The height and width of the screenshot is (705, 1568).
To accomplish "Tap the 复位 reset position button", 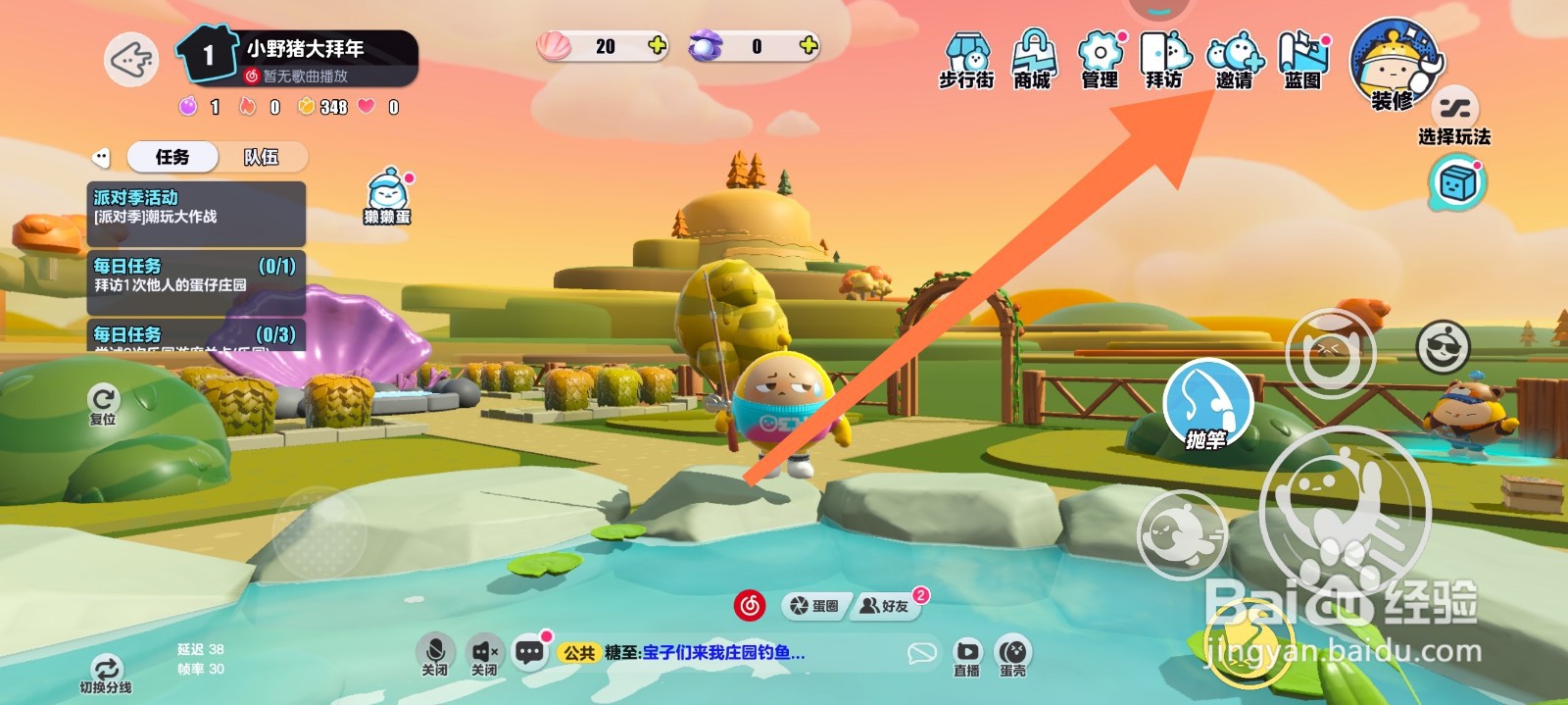I will [103, 402].
